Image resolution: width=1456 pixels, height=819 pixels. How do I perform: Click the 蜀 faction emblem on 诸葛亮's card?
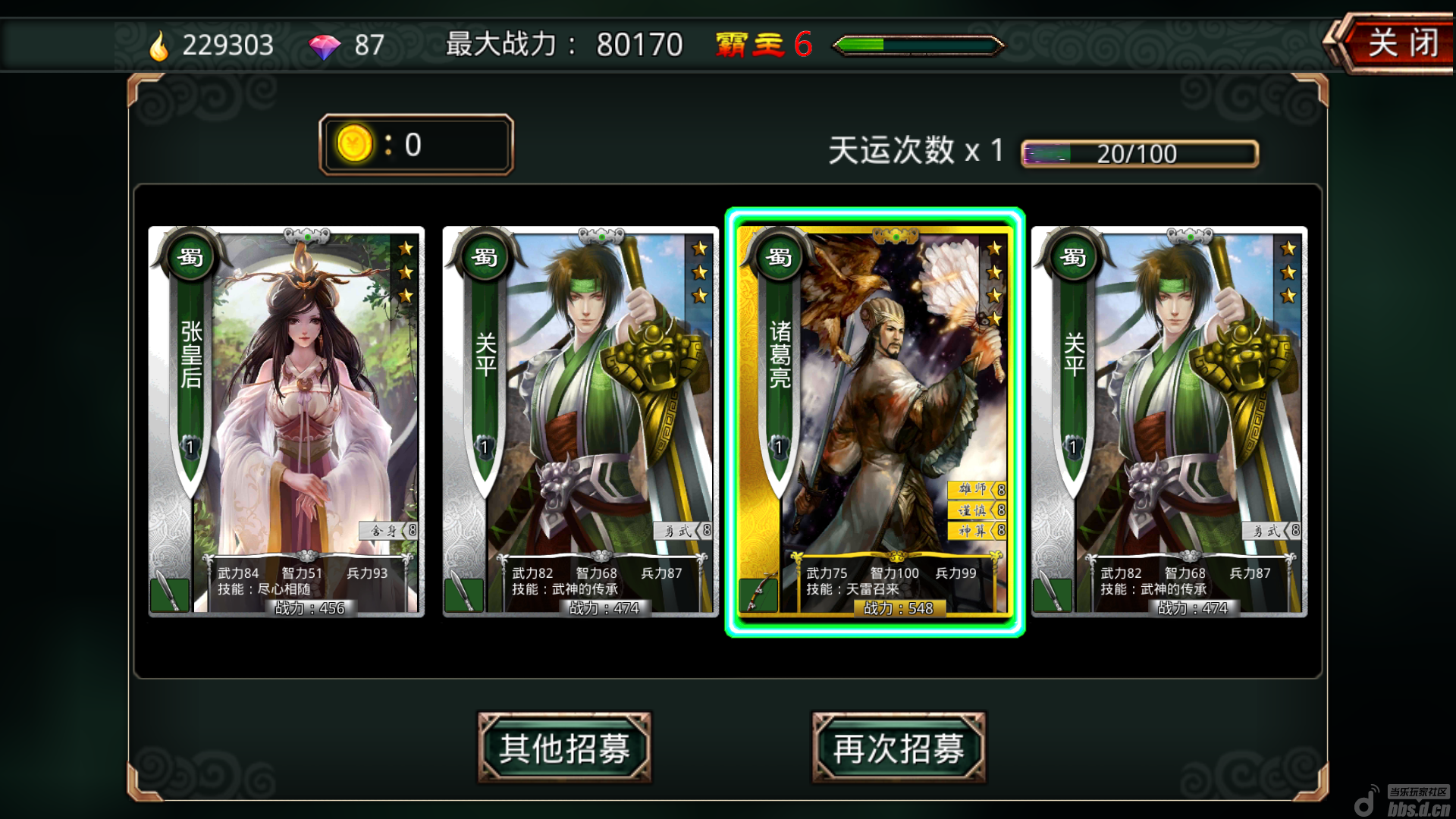[777, 257]
